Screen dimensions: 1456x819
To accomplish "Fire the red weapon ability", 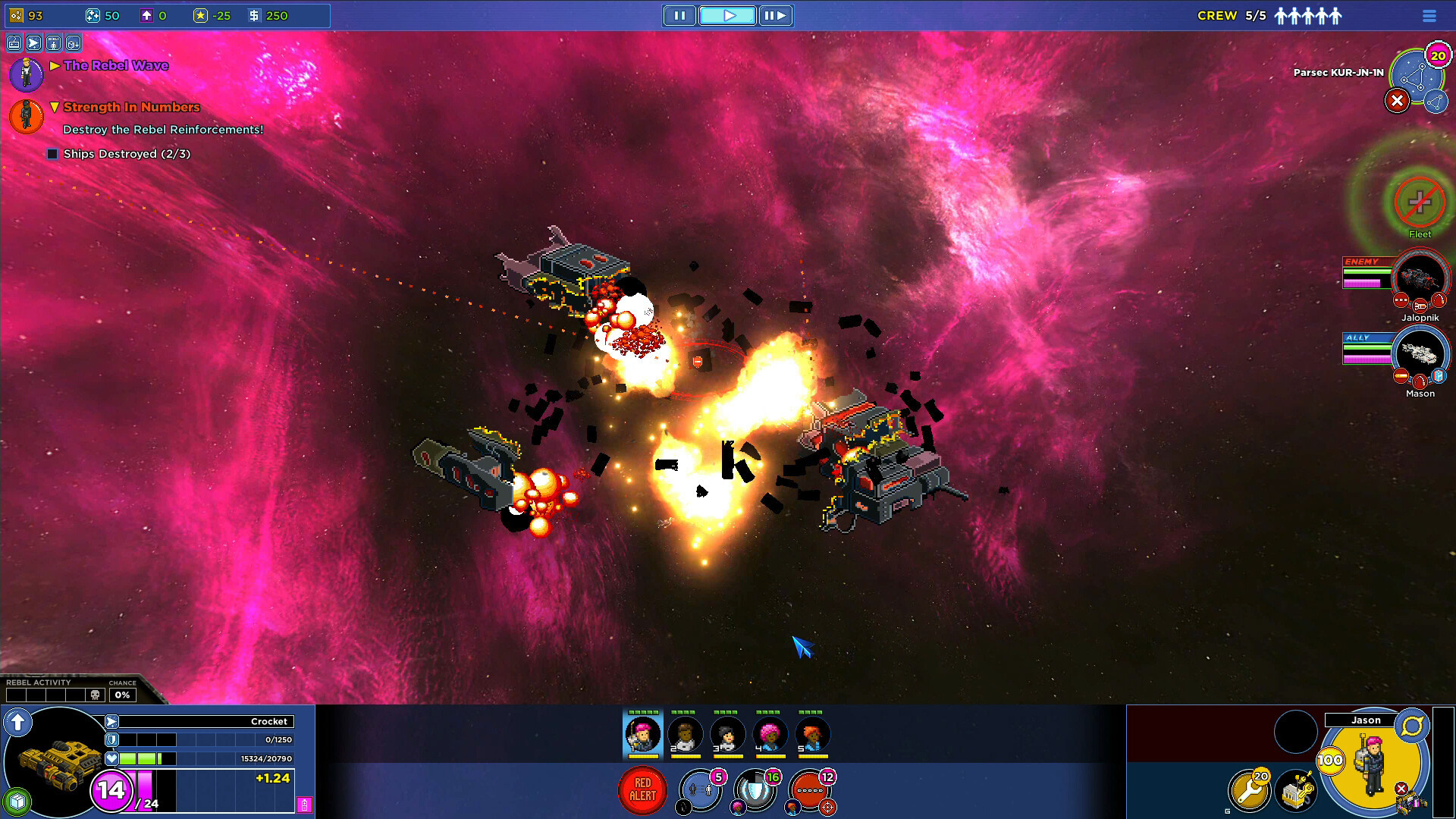I will (x=810, y=790).
